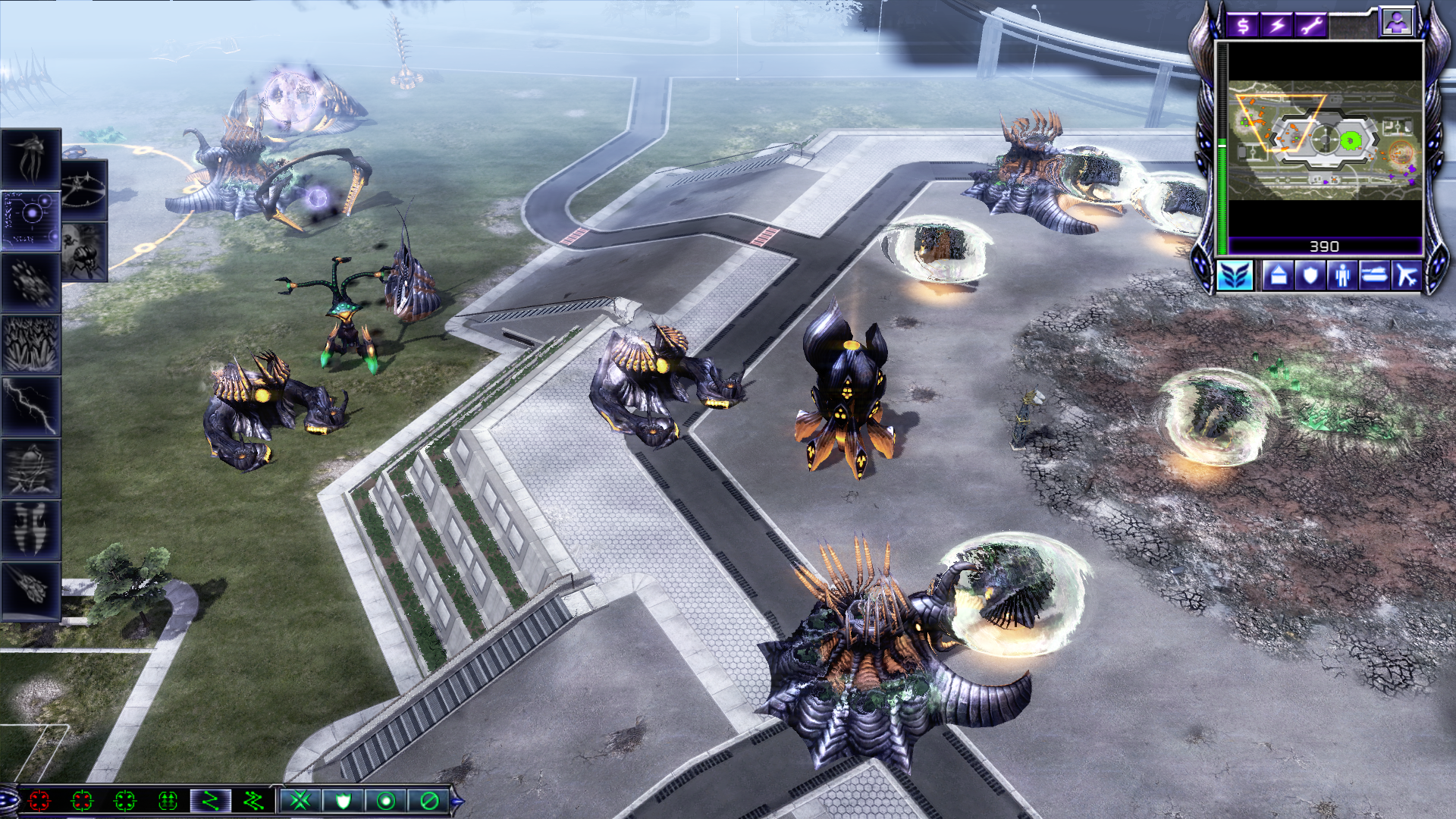Select the walking buzzer swarm power icon
Screen dimensions: 1456x819
(x=84, y=252)
